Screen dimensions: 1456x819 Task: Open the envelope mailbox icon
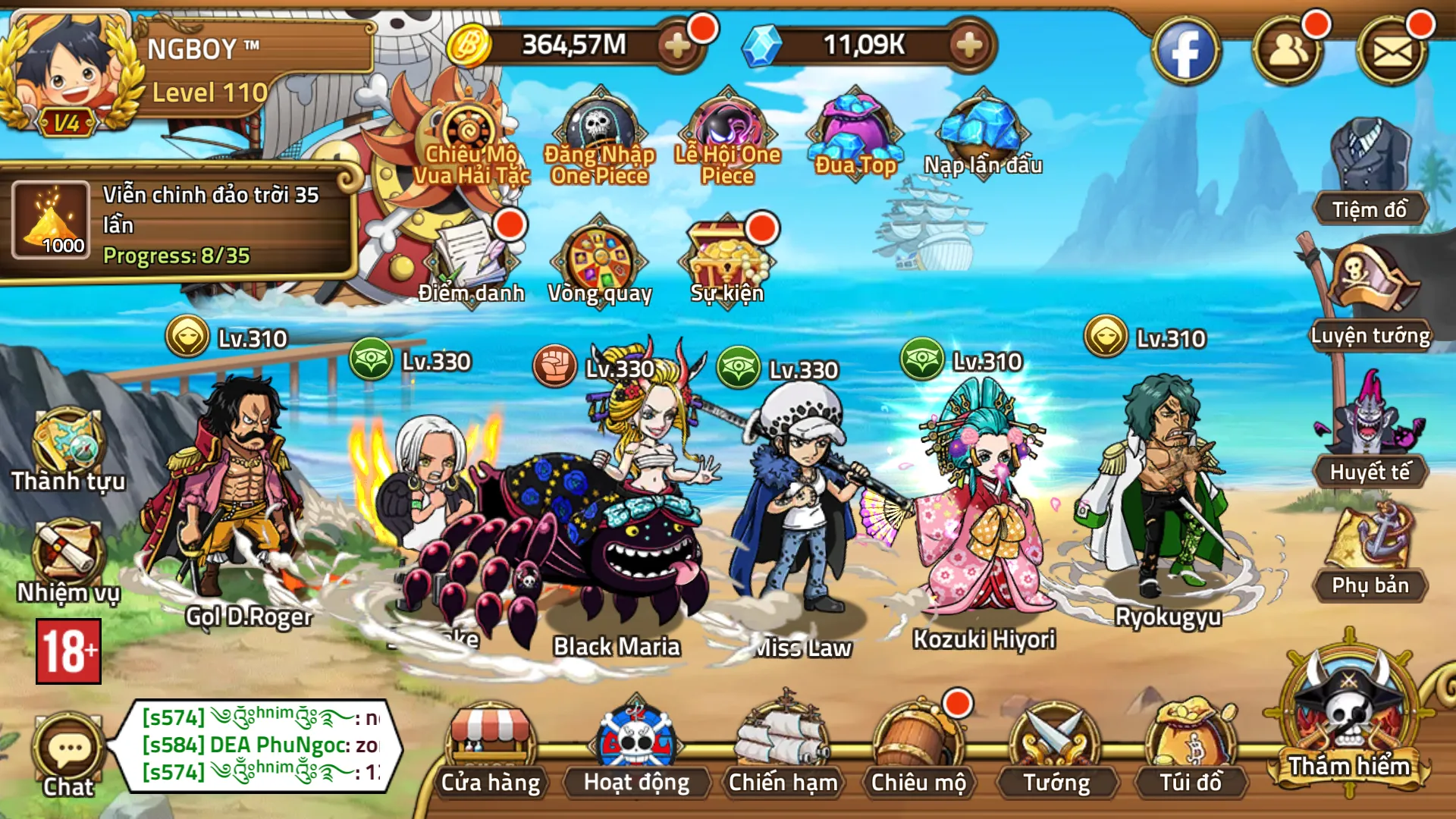pos(1392,52)
